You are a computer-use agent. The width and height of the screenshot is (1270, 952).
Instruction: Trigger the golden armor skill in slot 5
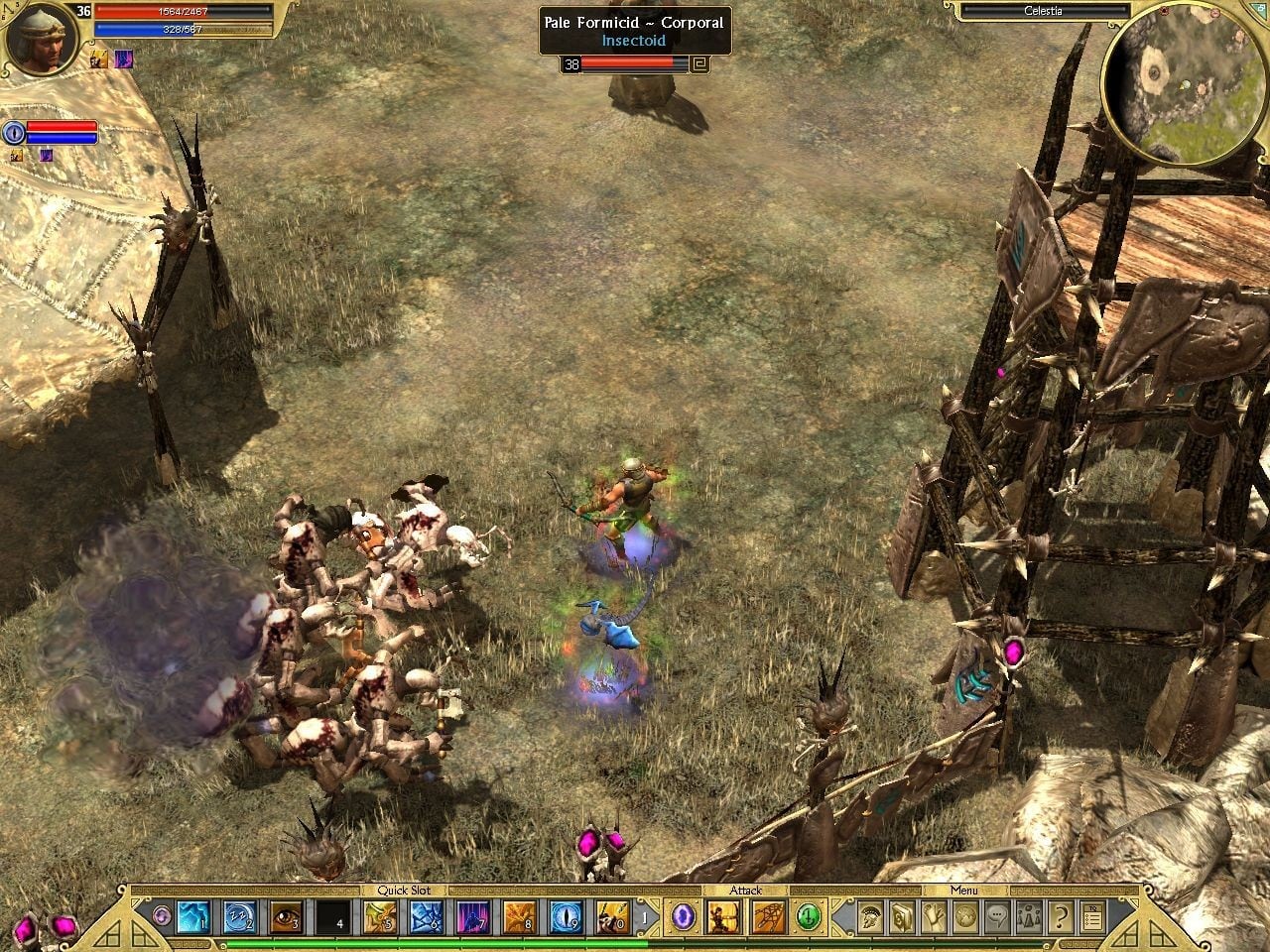[379, 917]
